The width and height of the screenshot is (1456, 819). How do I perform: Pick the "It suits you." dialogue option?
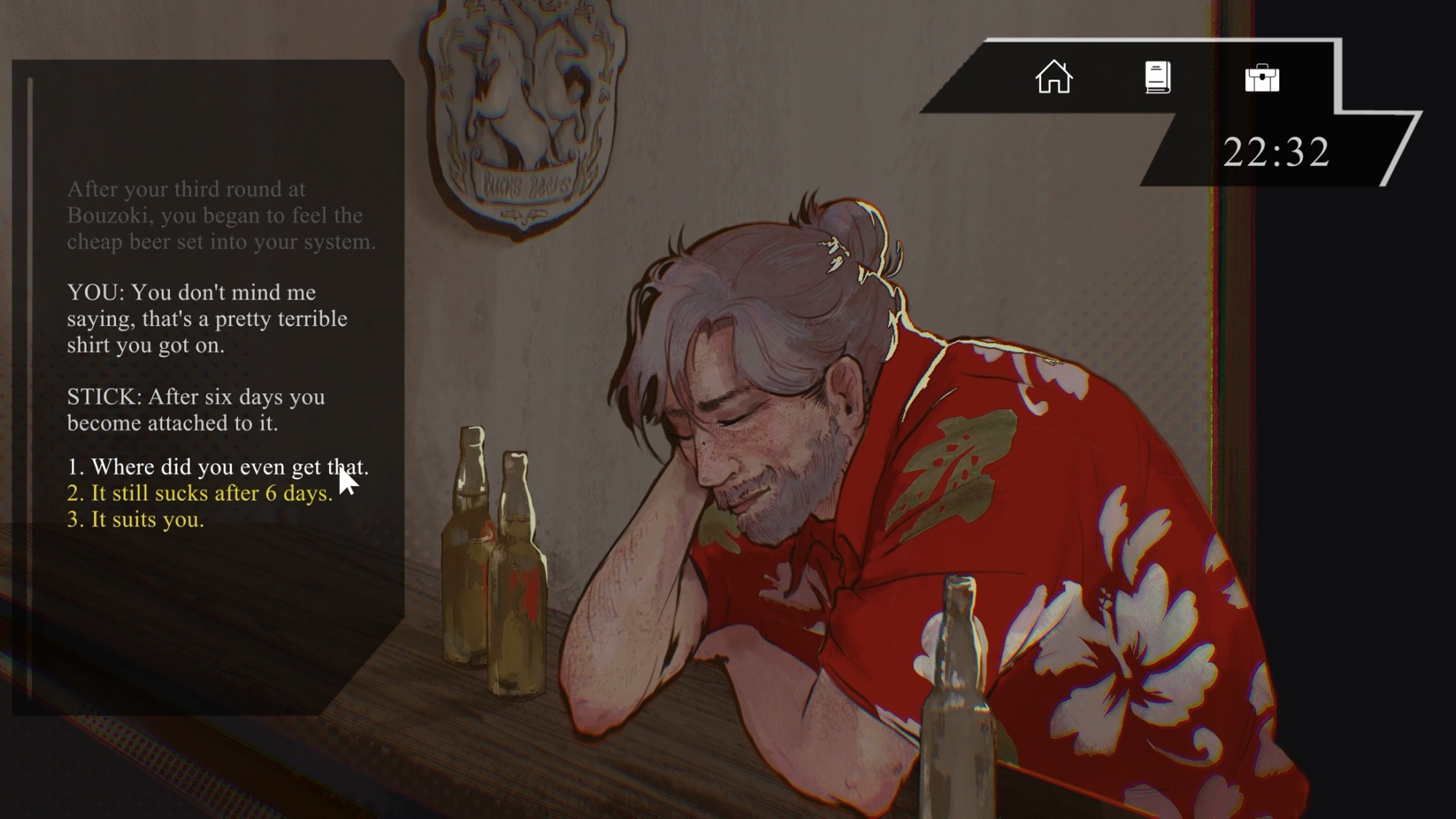(136, 520)
